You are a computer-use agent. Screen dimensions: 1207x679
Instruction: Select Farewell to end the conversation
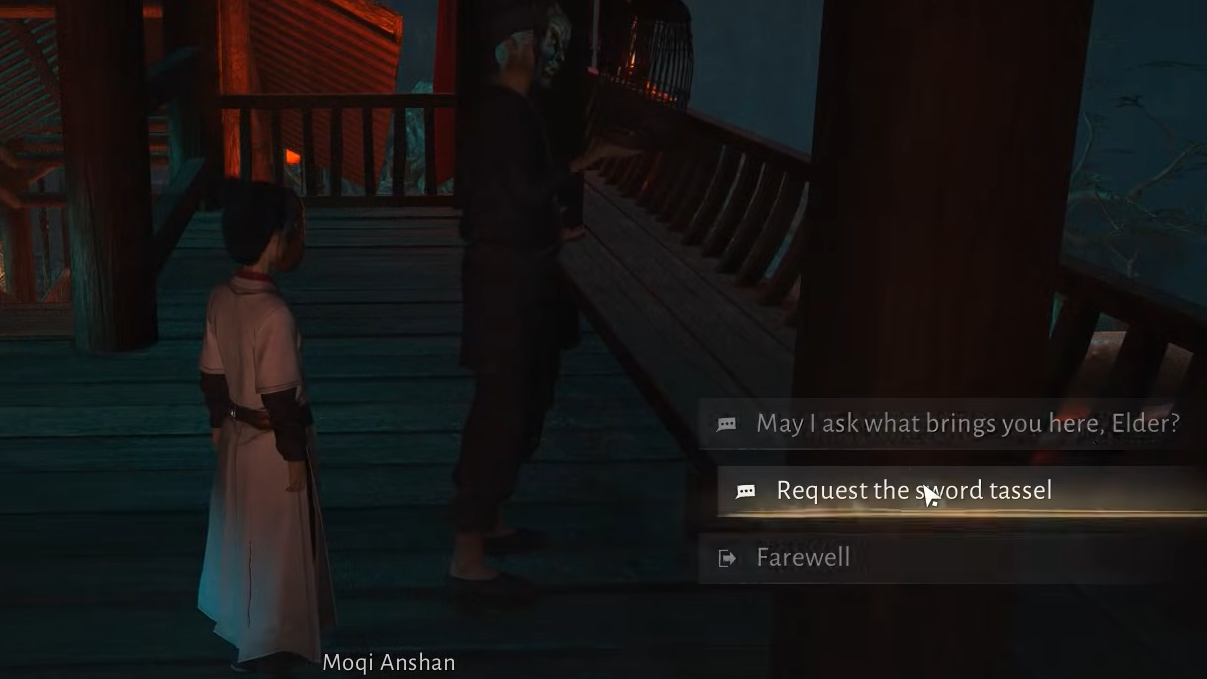point(803,558)
